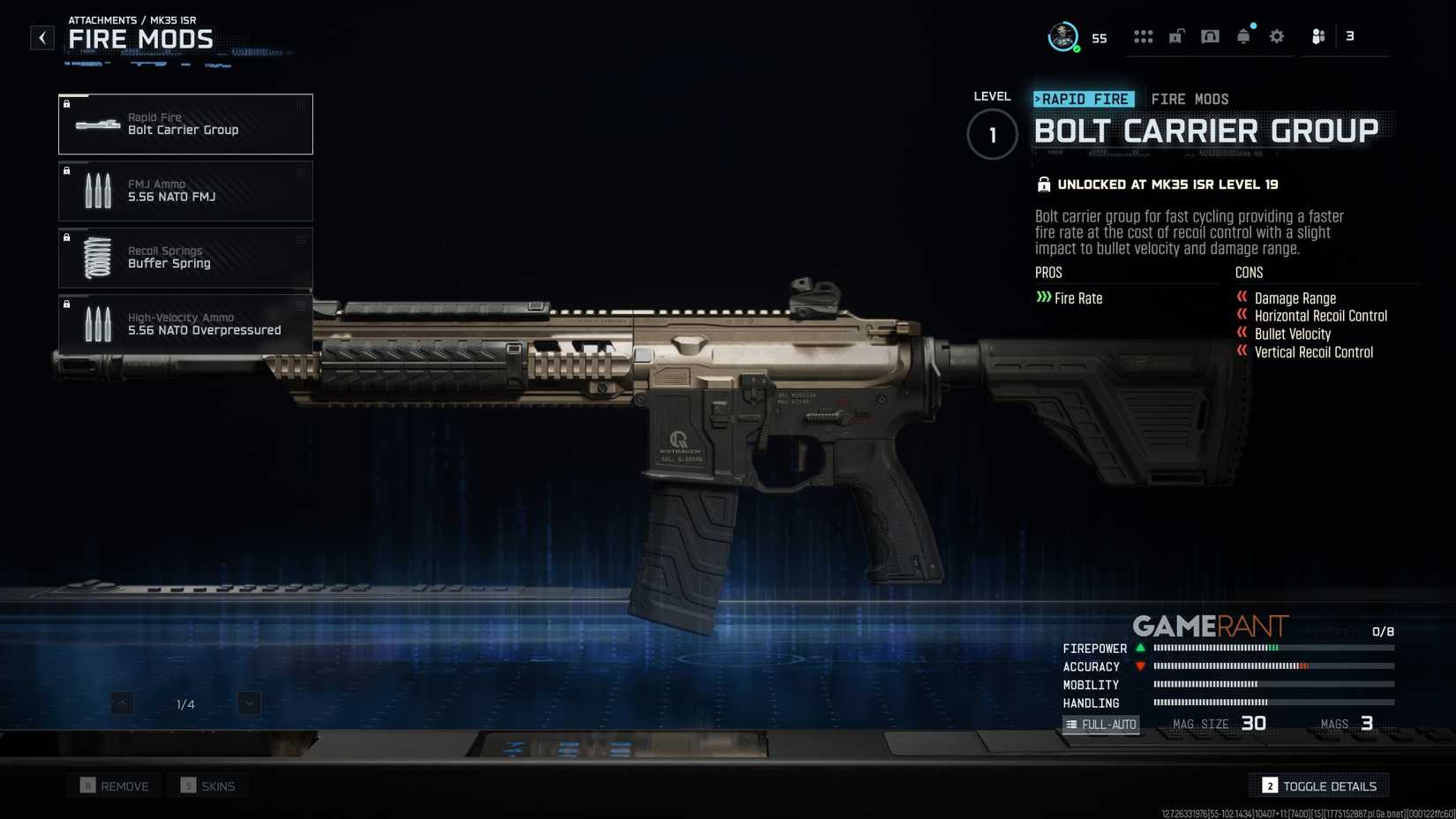1456x819 pixels.
Task: Select the 5.56 NATO FMJ Ammo option
Action: coord(185,191)
